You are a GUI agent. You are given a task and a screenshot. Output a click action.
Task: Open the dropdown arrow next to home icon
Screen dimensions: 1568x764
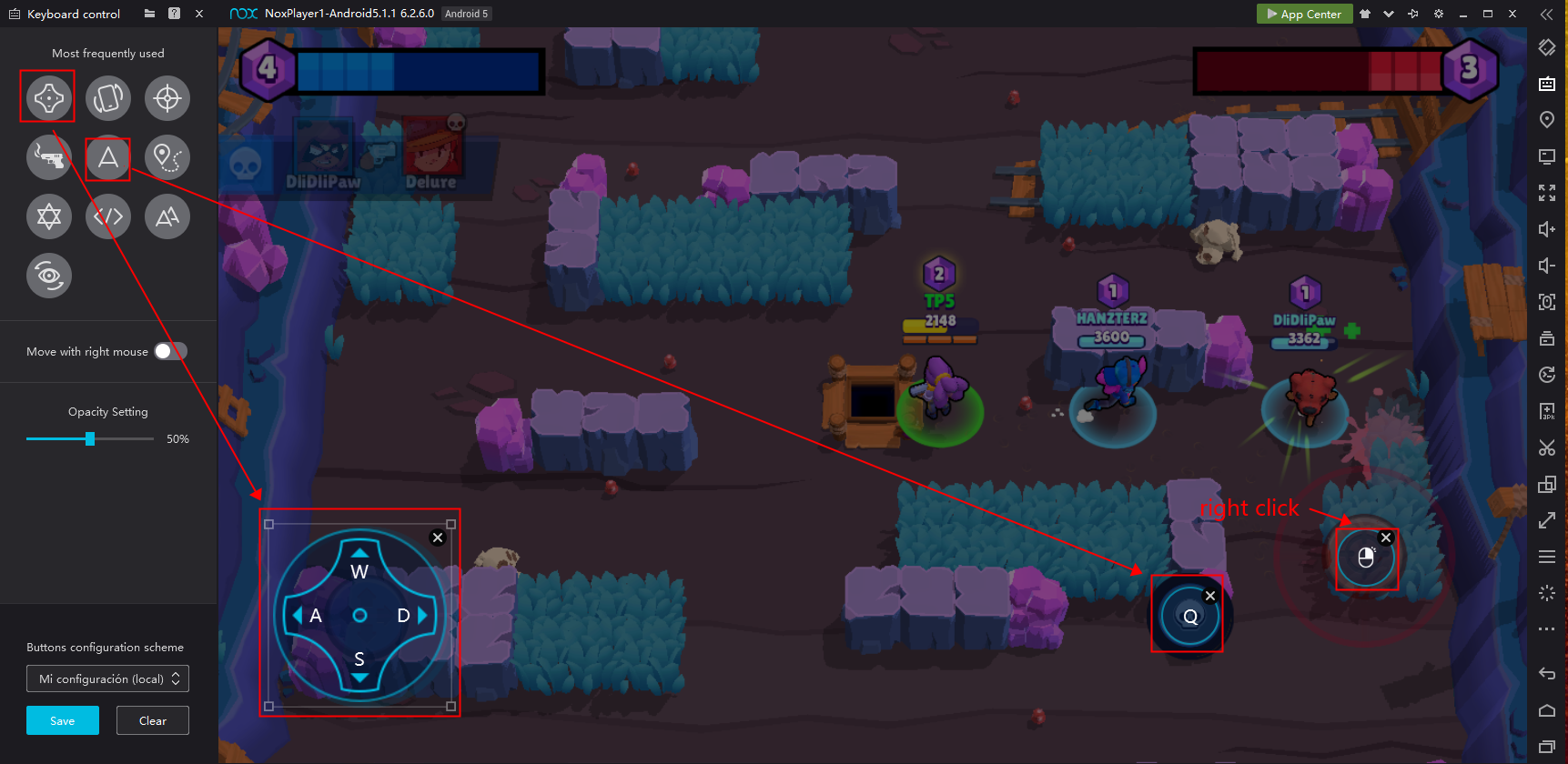[x=1389, y=14]
